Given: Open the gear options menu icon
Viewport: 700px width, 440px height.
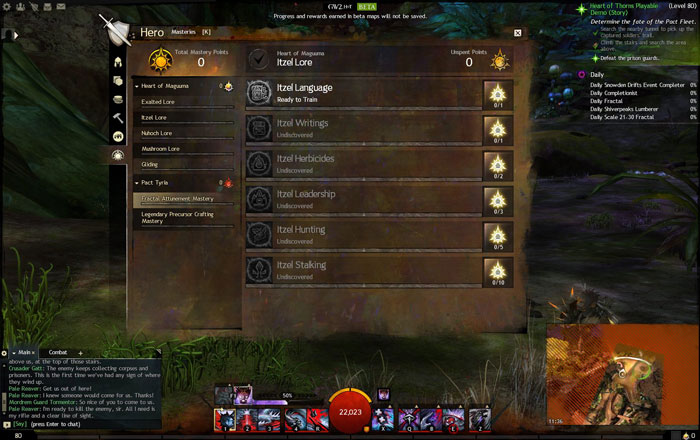Looking at the screenshot, I should pyautogui.click(x=6, y=7).
